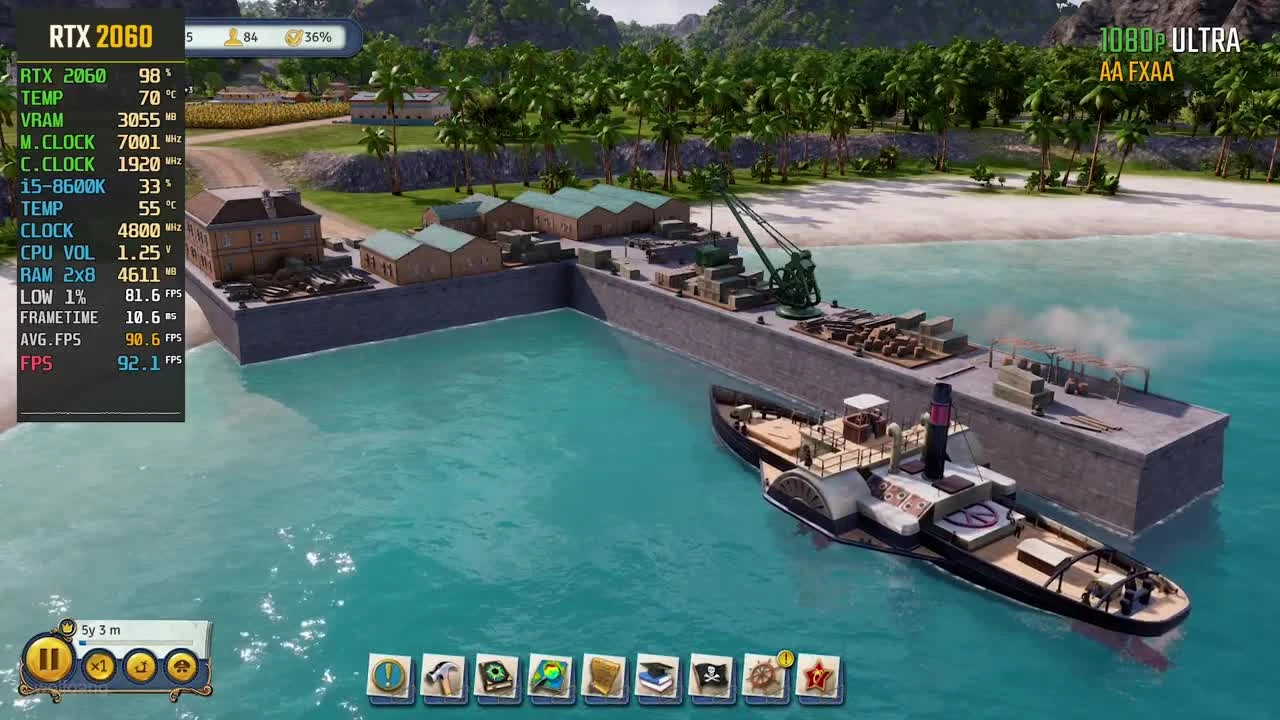Toggle game speed with the x1 button
The image size is (1280, 720).
tap(97, 668)
